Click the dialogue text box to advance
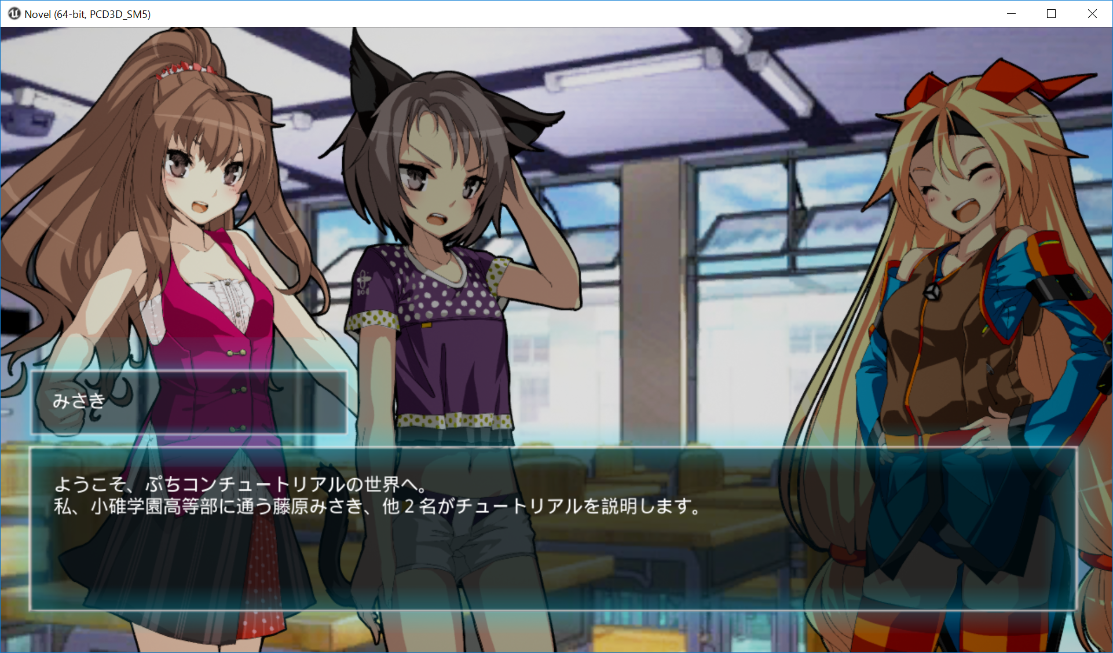The image size is (1113, 653). tap(553, 528)
